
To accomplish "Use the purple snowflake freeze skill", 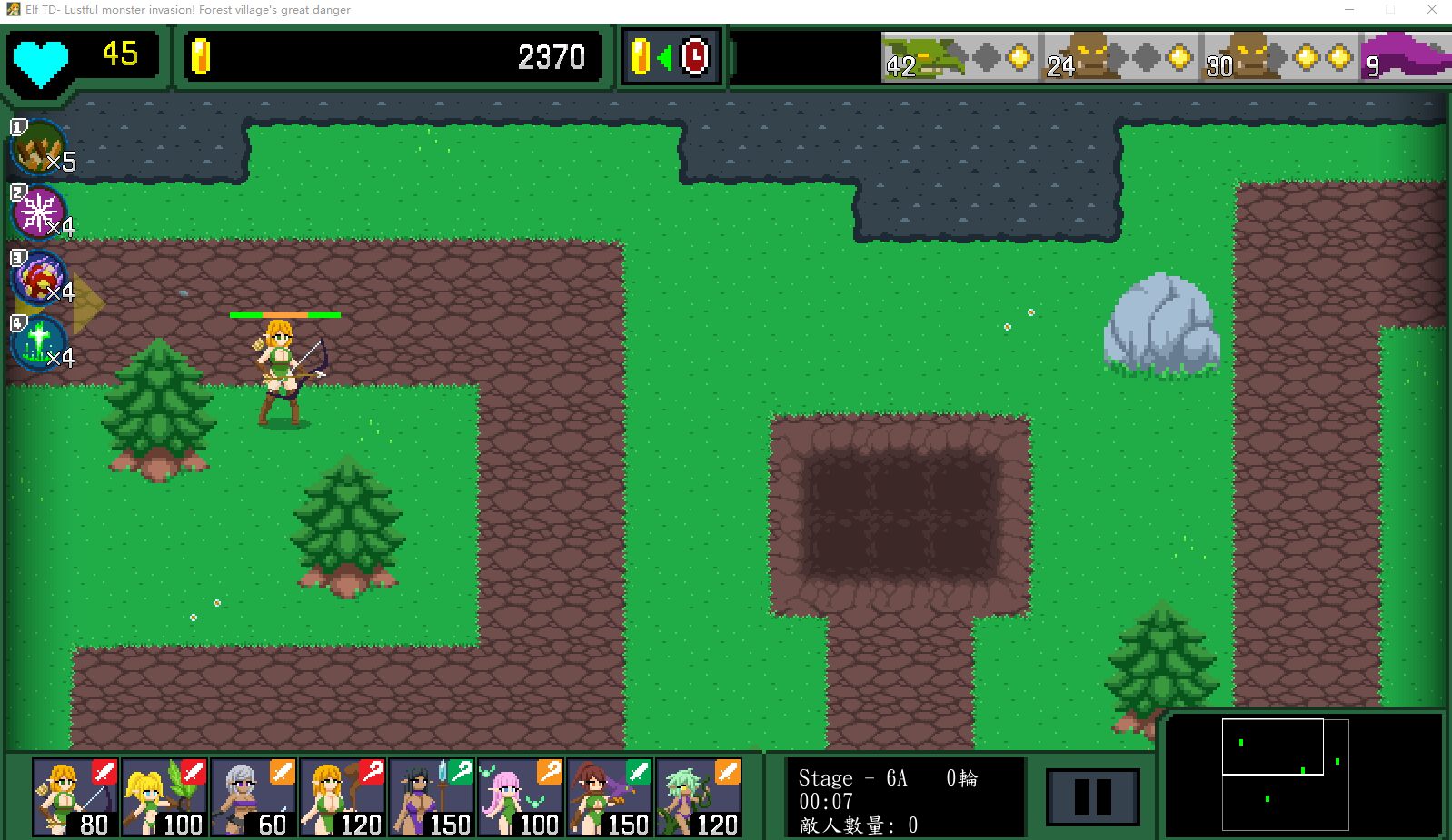I will point(39,212).
